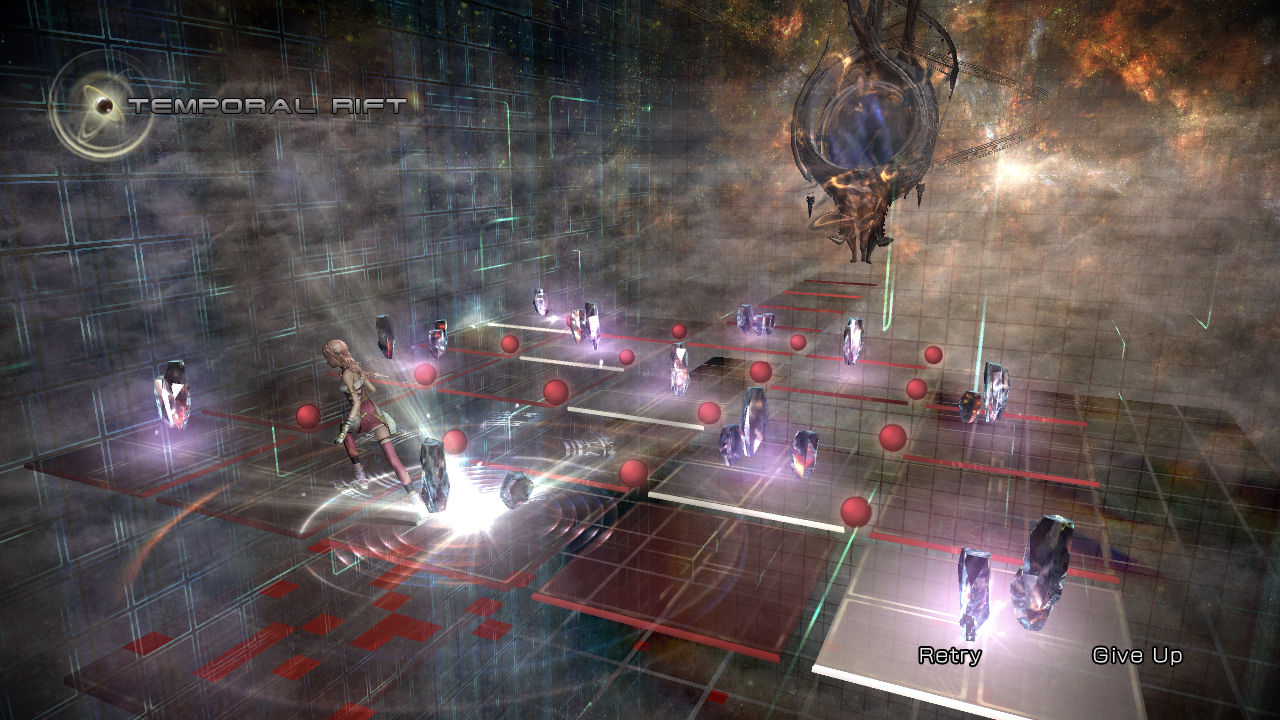Screen dimensions: 1280x720
Task: Select the Retry option
Action: tap(949, 656)
